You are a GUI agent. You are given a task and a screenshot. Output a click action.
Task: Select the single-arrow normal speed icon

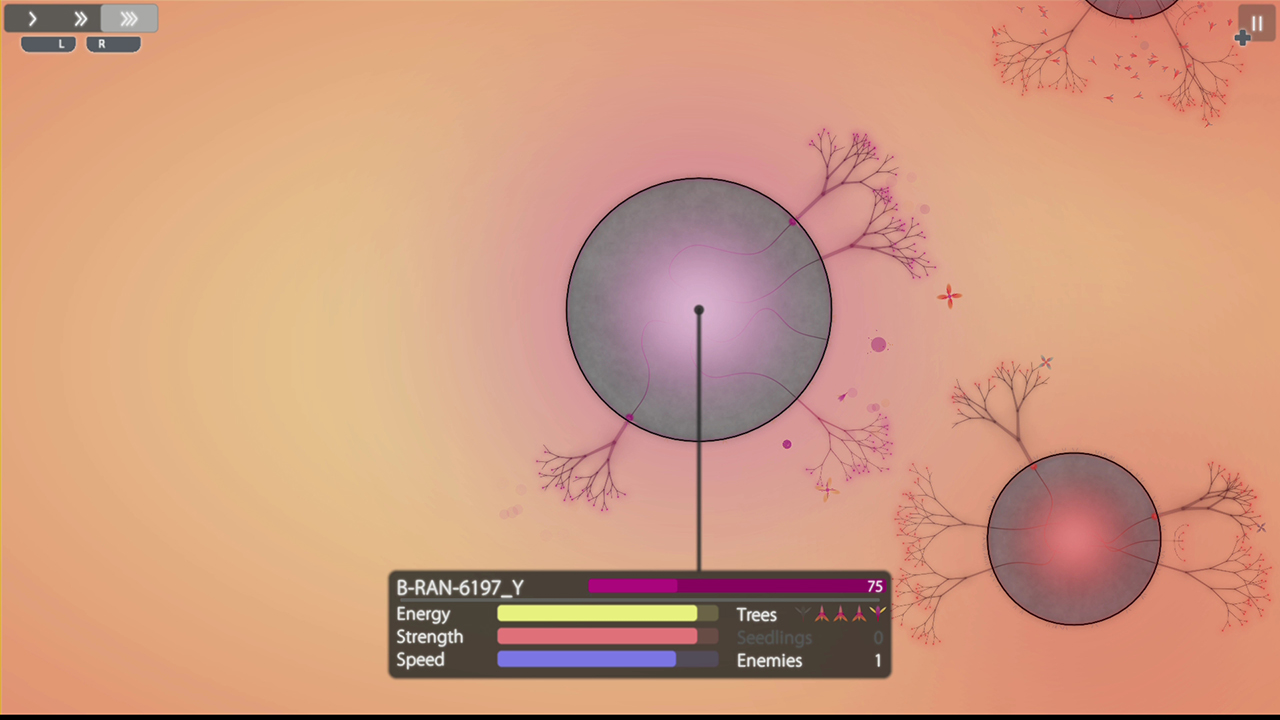(31, 18)
